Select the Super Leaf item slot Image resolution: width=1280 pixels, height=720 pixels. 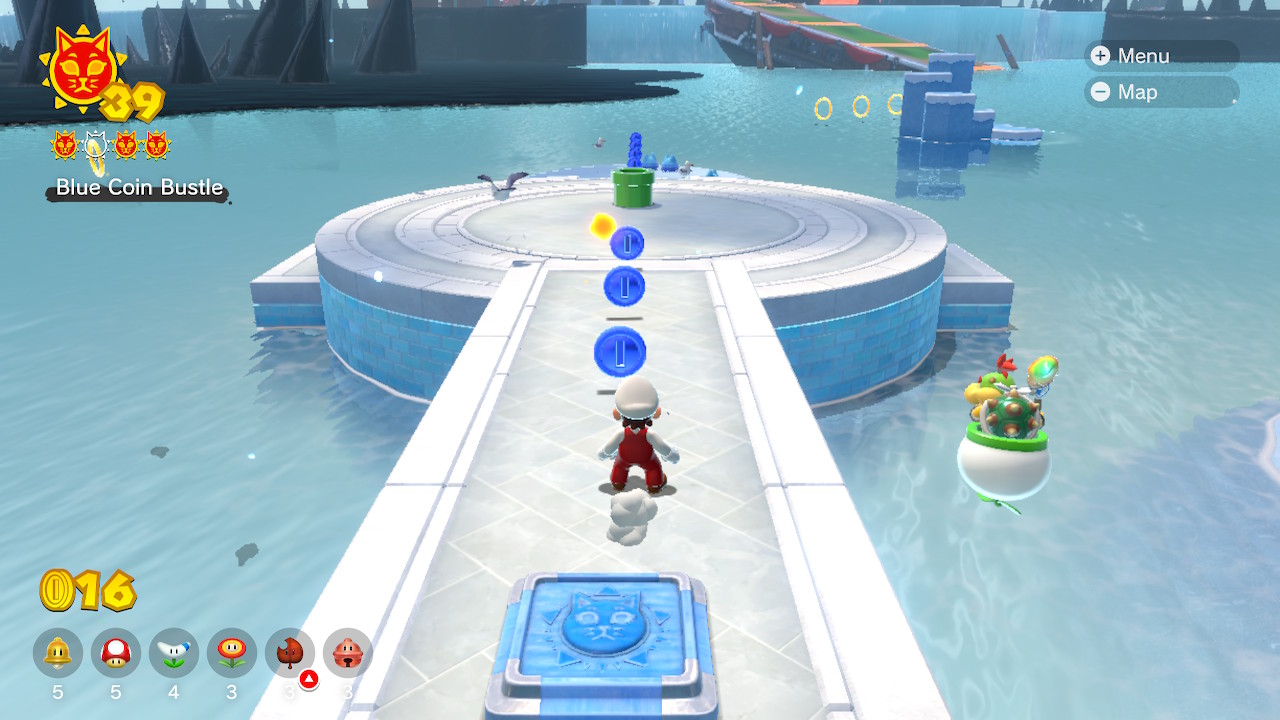(290, 653)
